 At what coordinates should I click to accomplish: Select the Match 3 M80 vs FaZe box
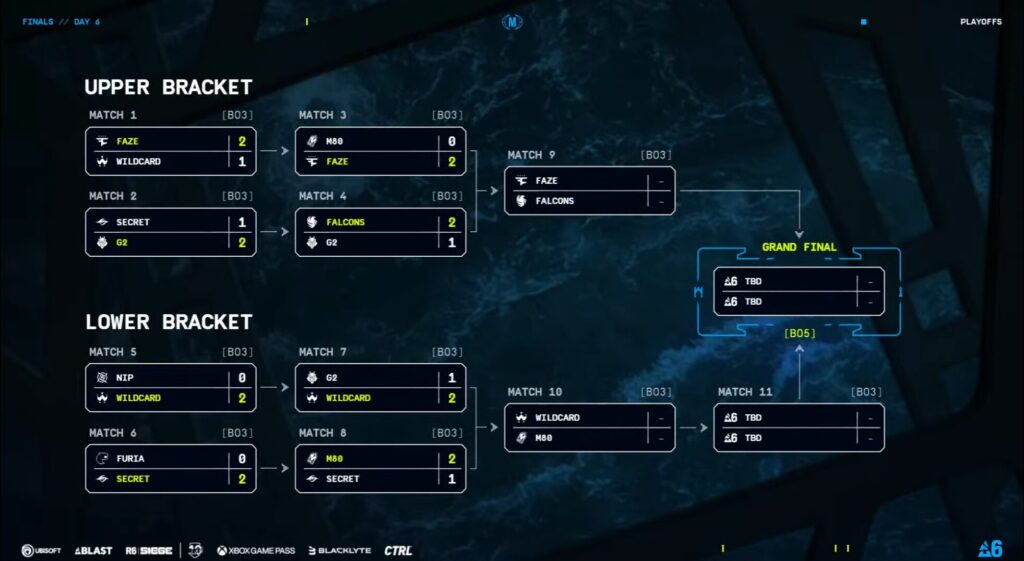pos(380,151)
